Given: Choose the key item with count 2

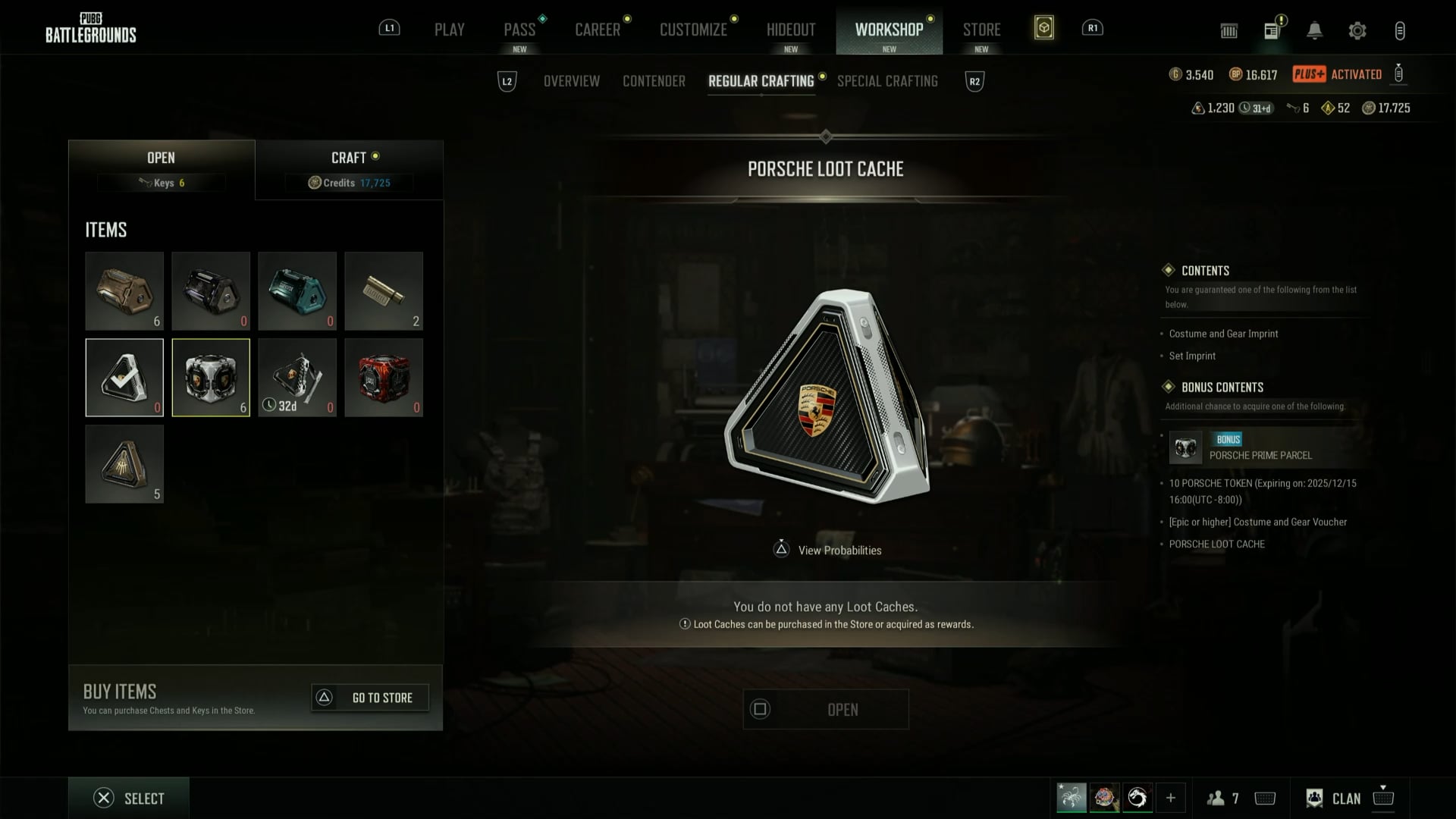Looking at the screenshot, I should point(384,291).
